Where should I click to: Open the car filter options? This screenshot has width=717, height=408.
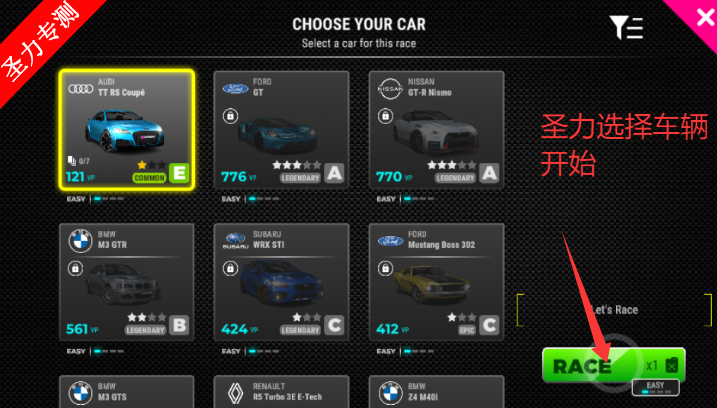pos(627,28)
